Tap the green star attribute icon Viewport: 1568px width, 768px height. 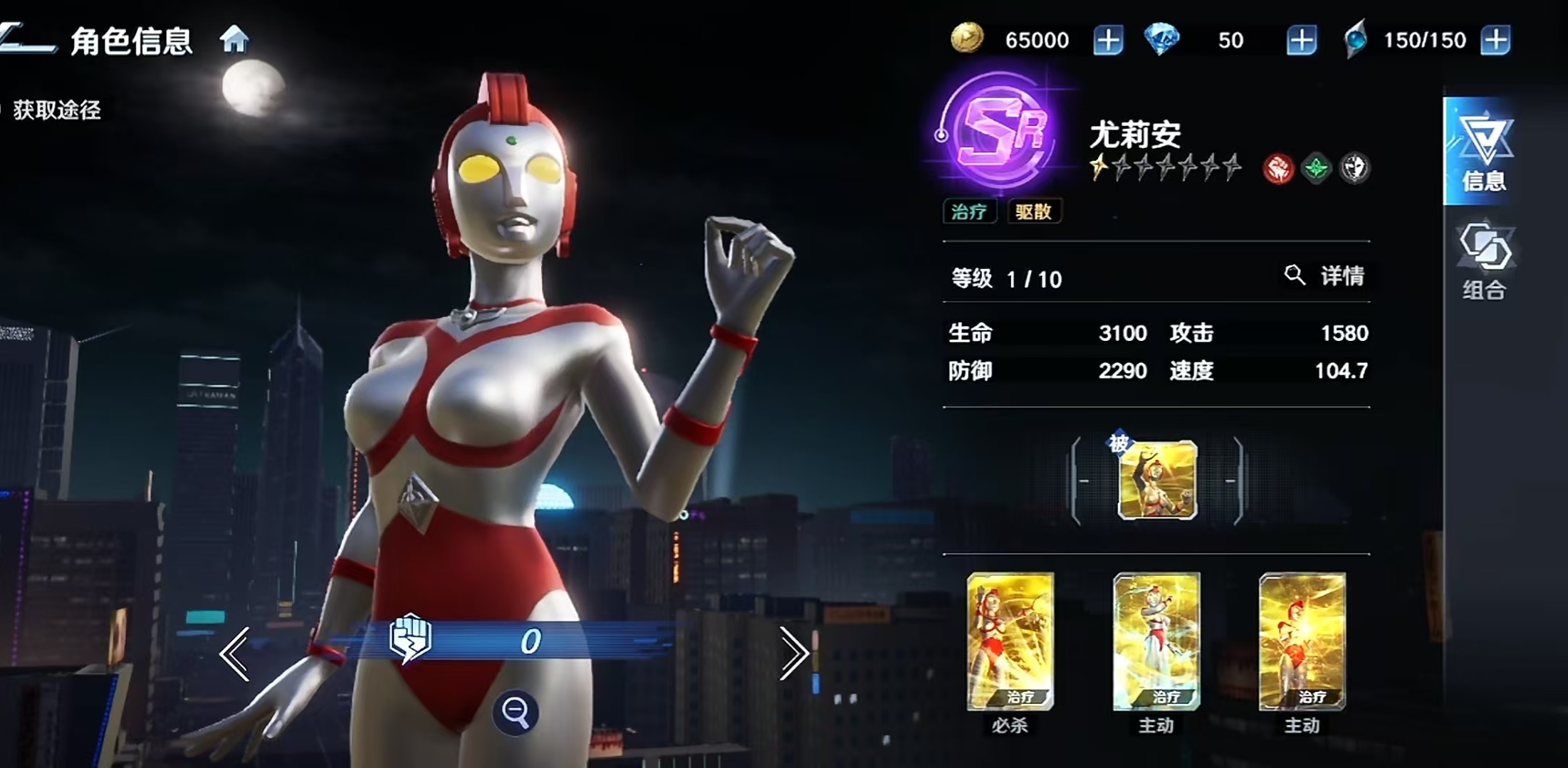pyautogui.click(x=1316, y=169)
